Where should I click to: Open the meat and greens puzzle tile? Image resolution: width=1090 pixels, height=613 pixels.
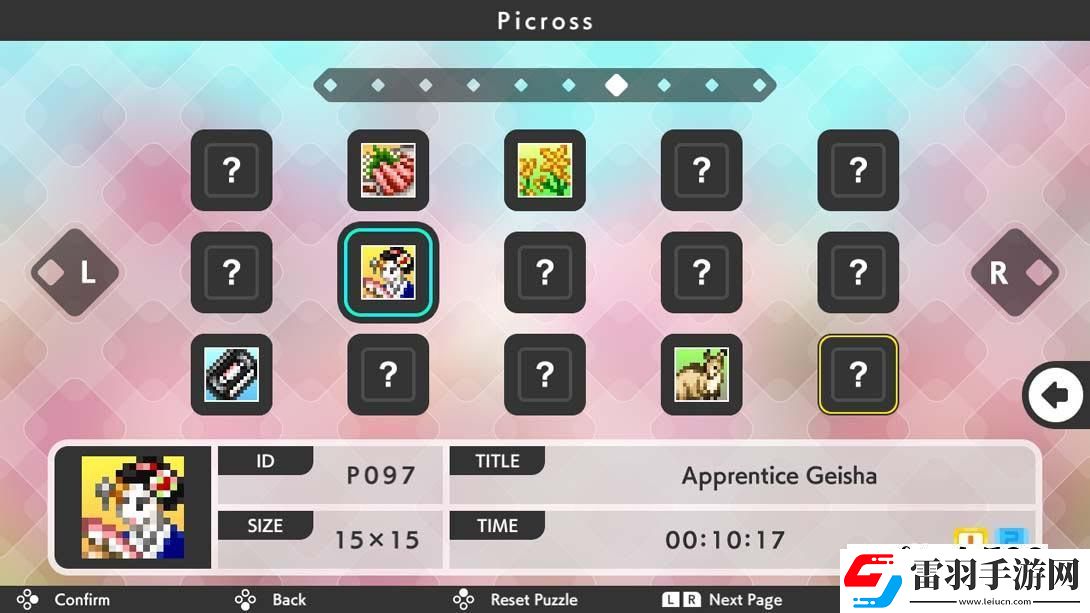coord(388,170)
